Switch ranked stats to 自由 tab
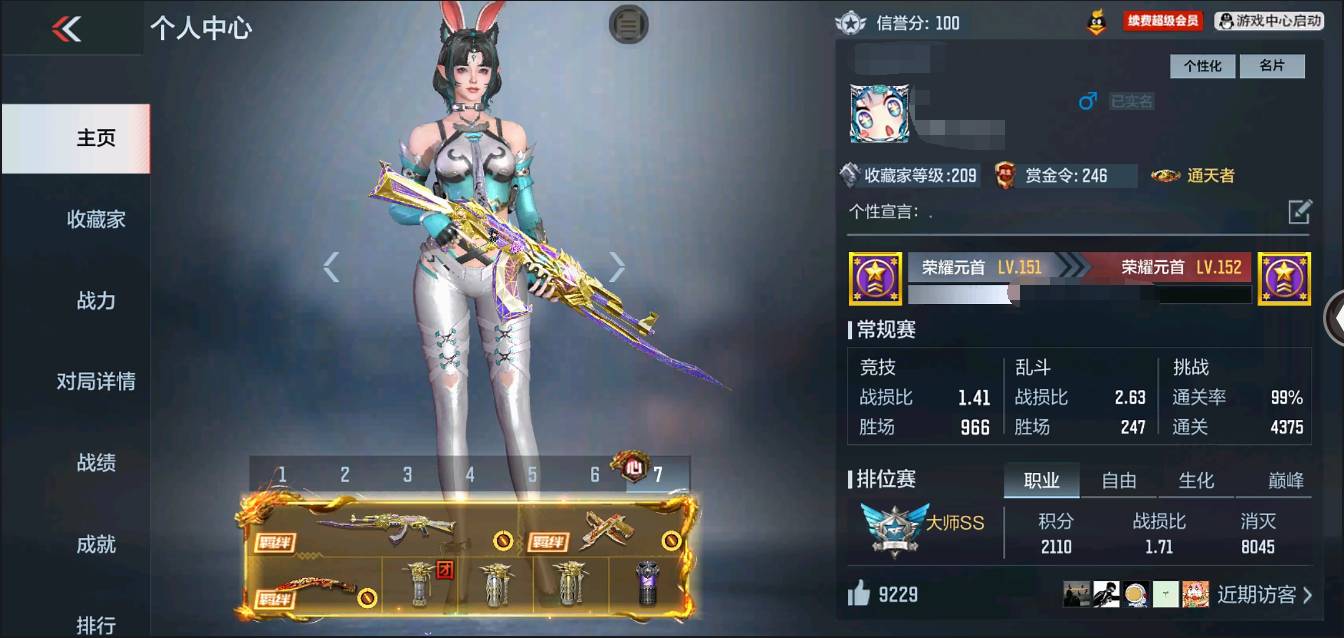 [1118, 481]
